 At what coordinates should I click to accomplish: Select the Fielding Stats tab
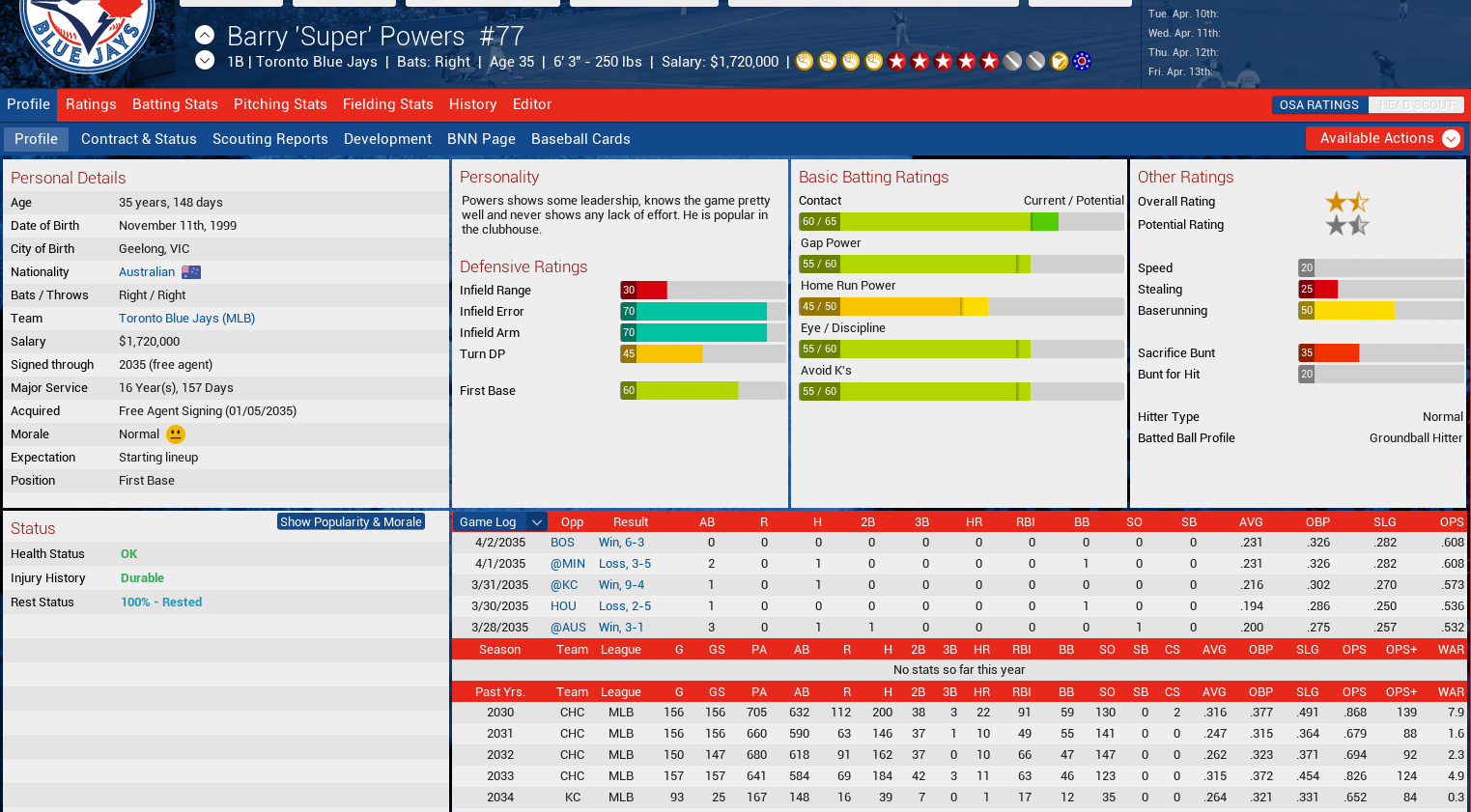click(387, 104)
